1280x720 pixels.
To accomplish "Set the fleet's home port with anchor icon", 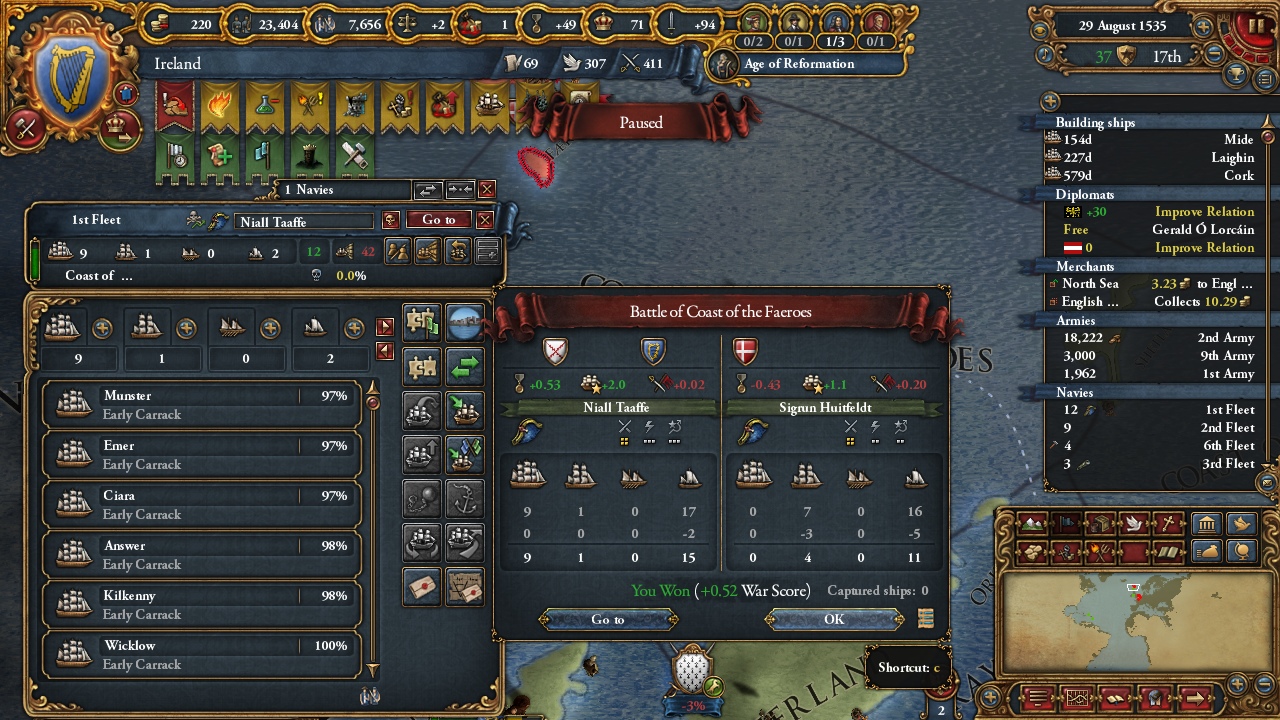I will [465, 497].
